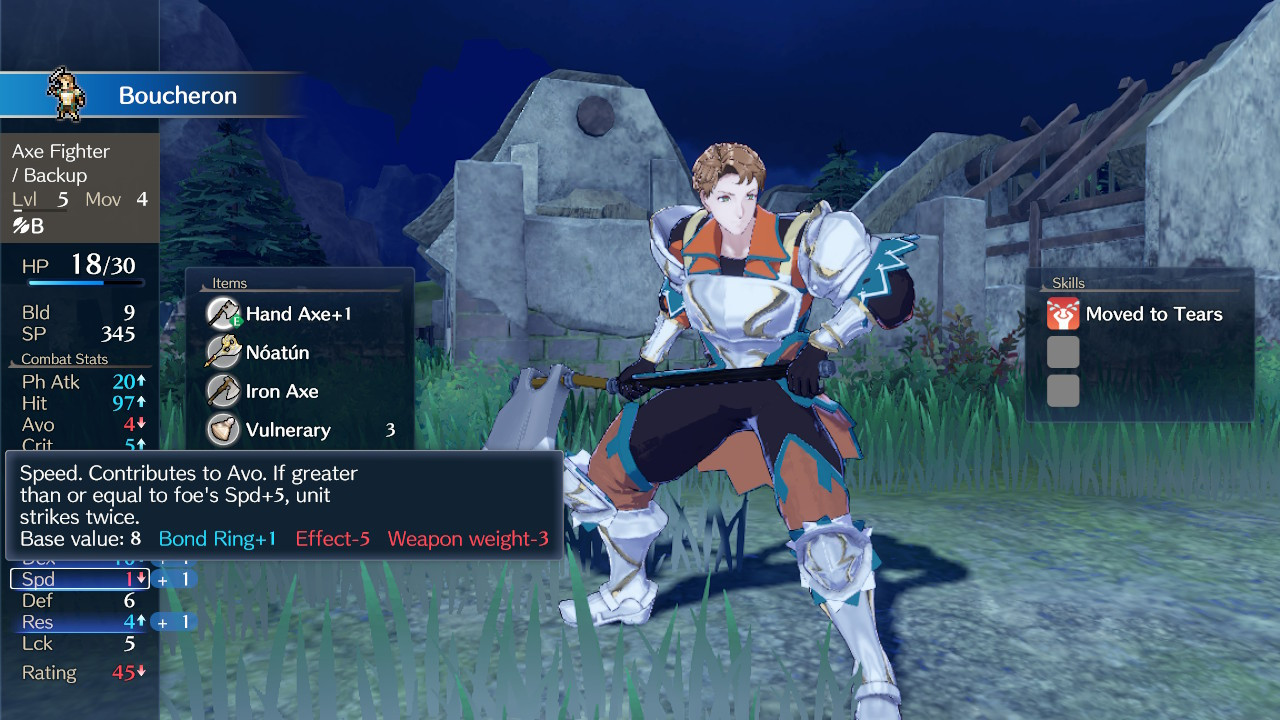Click the Nóatún axe icon
The width and height of the screenshot is (1280, 720).
click(222, 352)
